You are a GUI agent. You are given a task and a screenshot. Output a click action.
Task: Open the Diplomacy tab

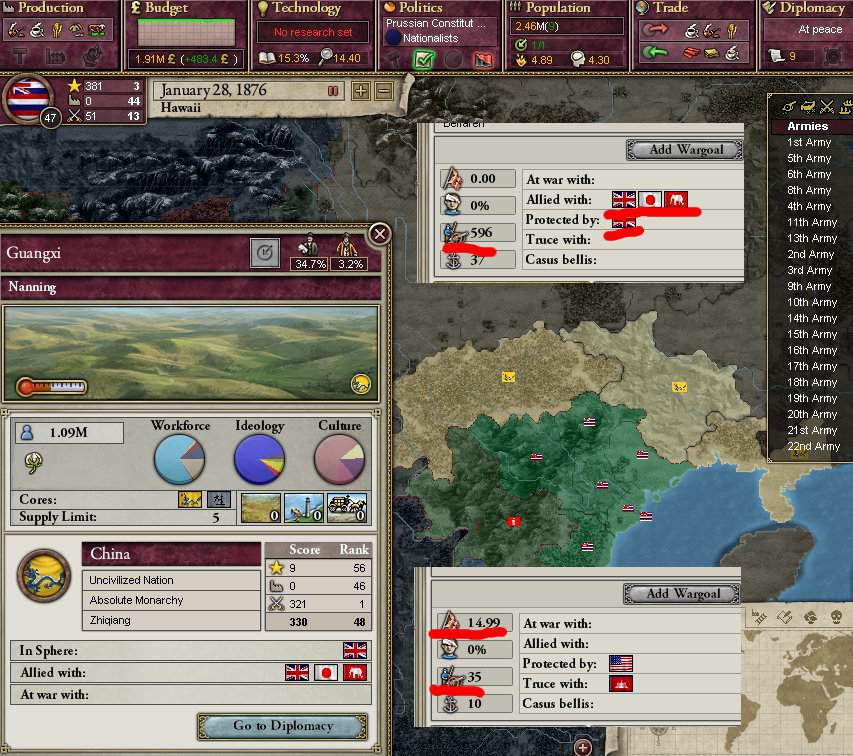tap(808, 8)
